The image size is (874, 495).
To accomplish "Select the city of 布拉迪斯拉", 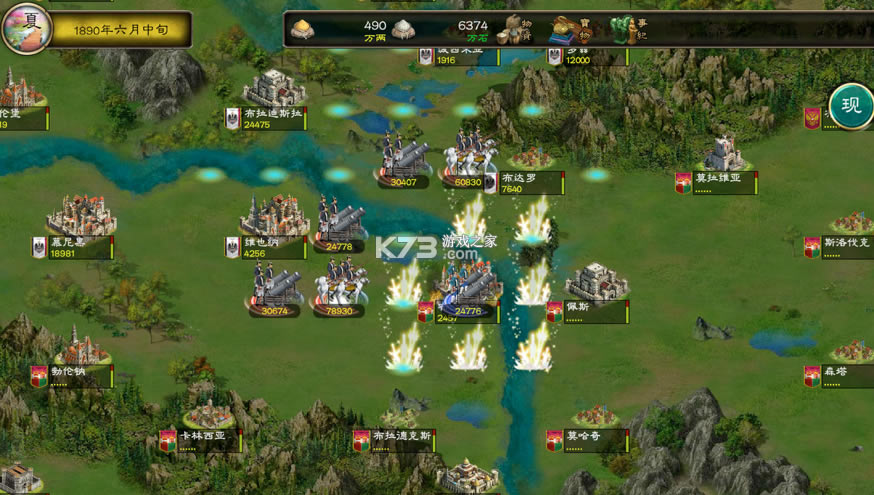I will 274,92.
